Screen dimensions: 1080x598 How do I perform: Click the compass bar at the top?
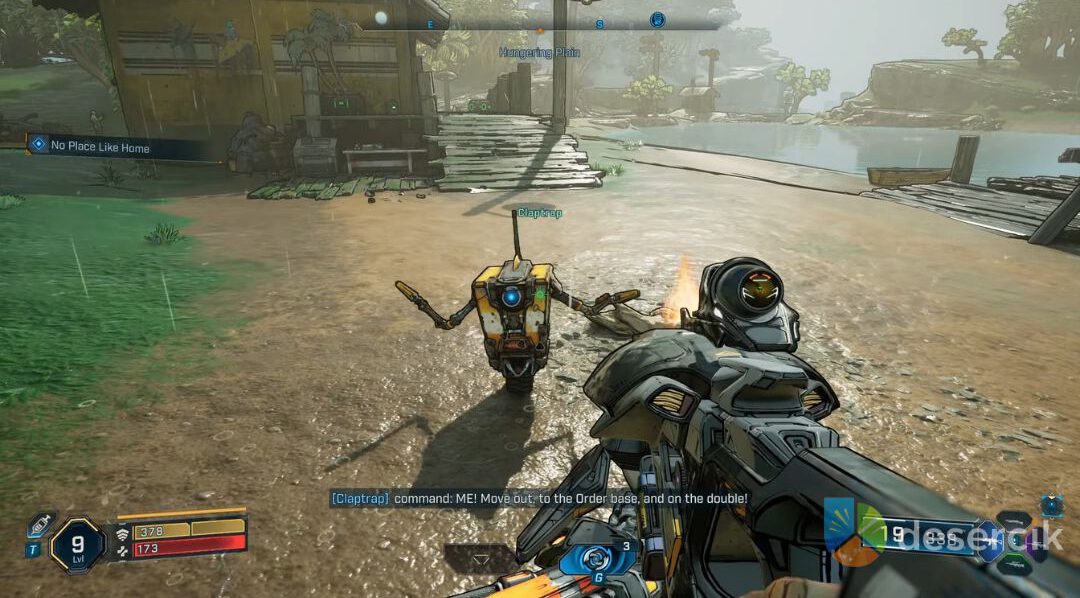(540, 20)
